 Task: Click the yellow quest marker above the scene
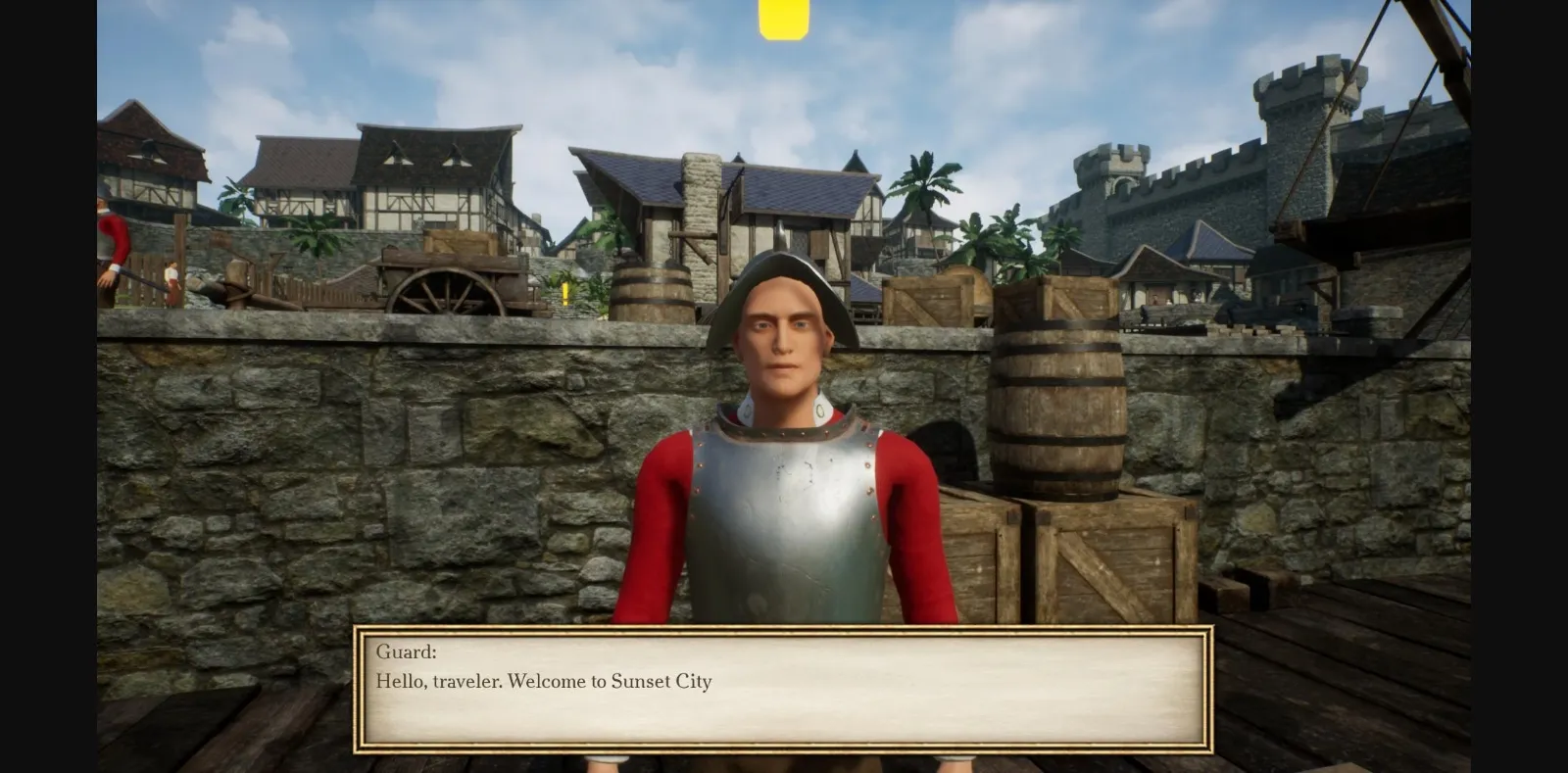click(x=780, y=20)
